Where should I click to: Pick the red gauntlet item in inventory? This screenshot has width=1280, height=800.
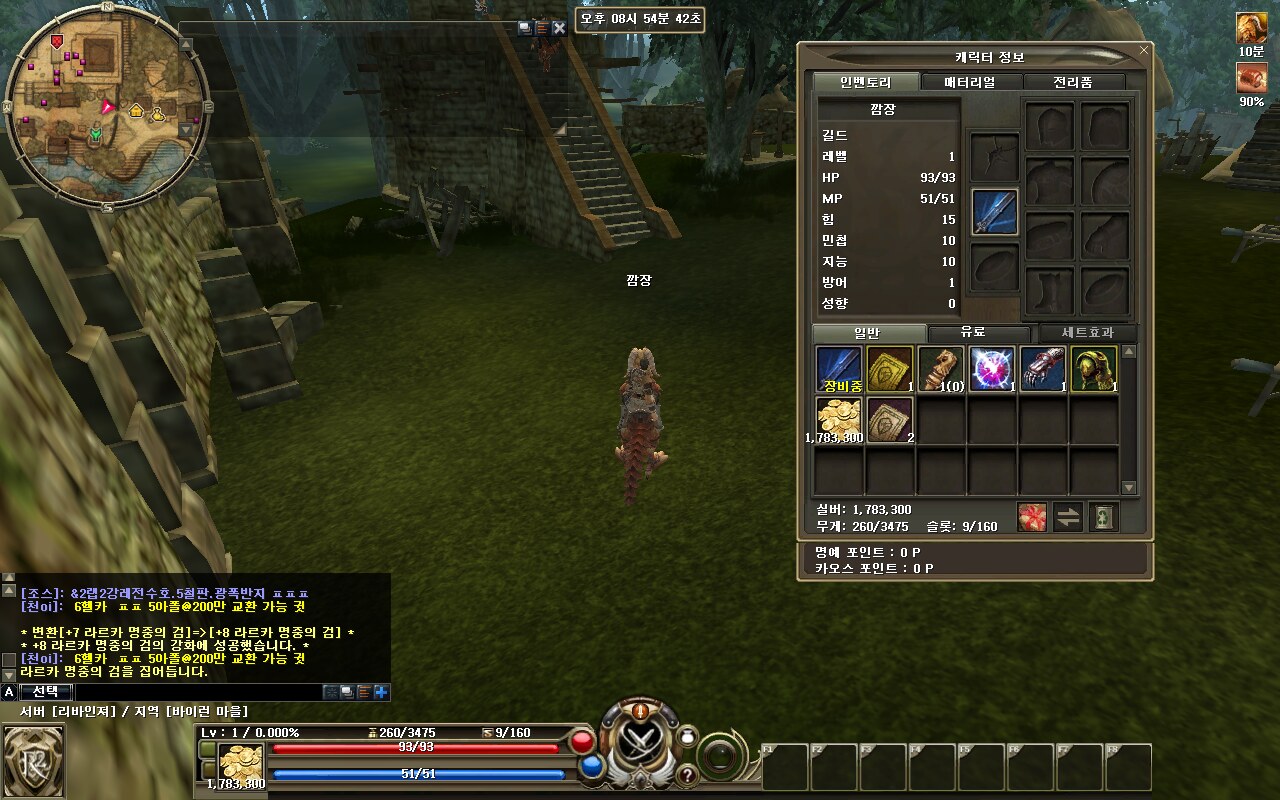click(x=1042, y=369)
